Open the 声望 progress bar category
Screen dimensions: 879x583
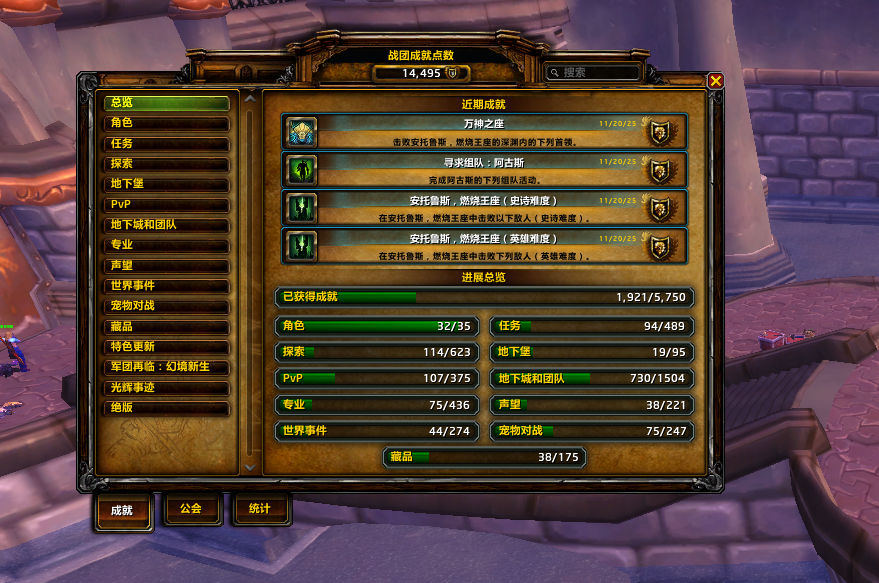[x=592, y=405]
